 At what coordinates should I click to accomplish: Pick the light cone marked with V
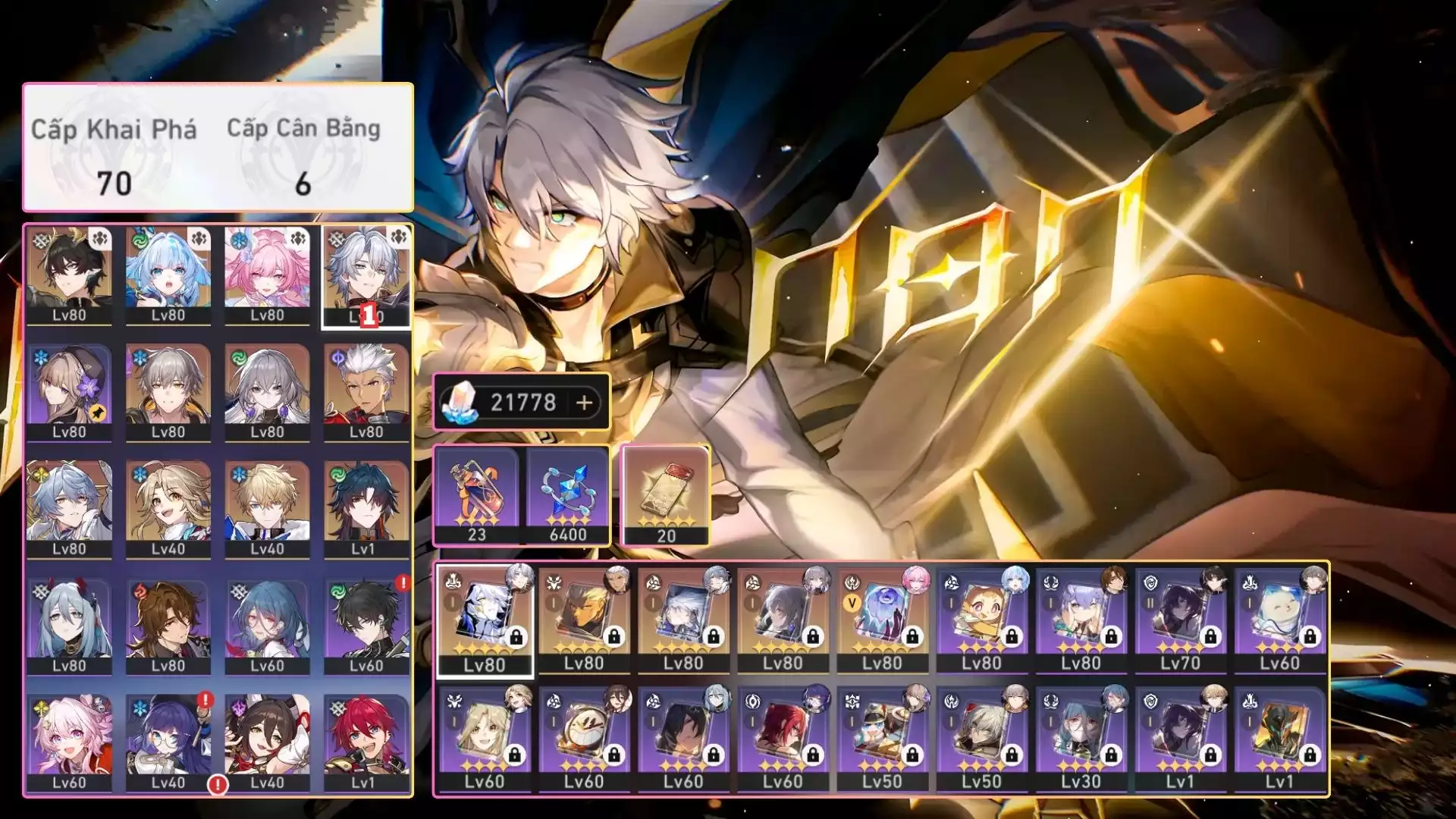[x=882, y=620]
